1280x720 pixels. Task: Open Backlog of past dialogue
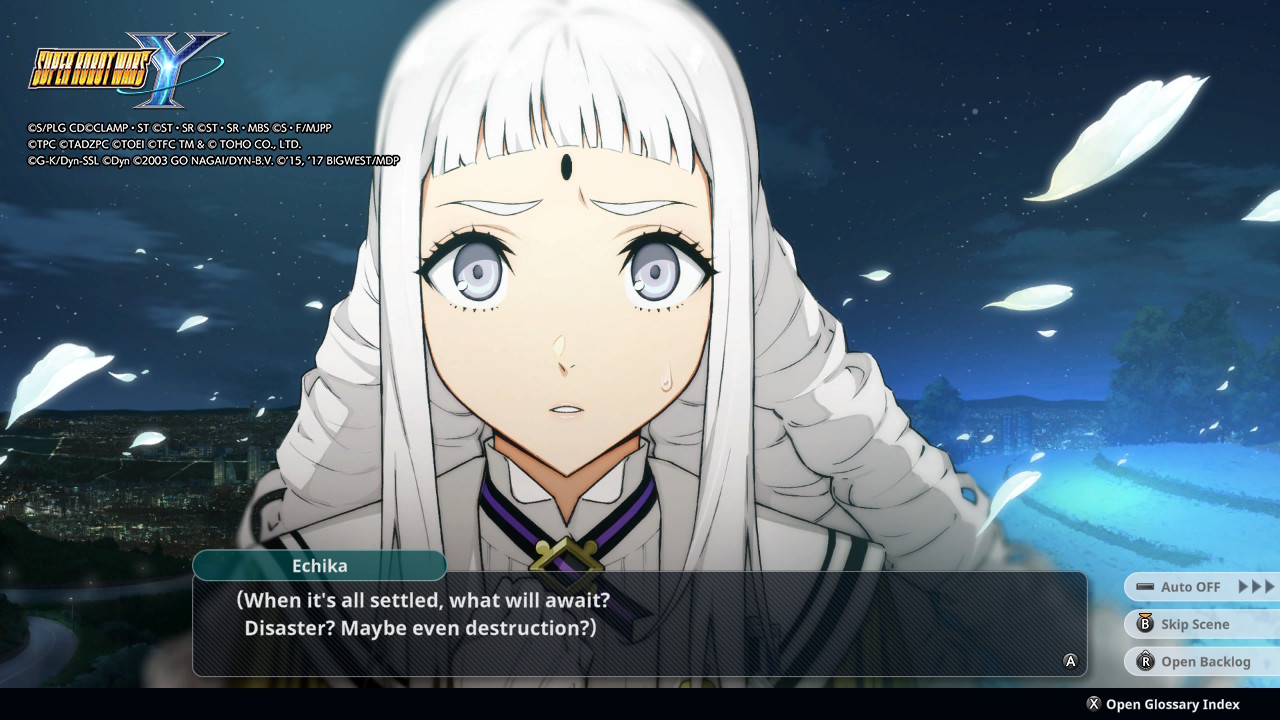click(x=1204, y=662)
